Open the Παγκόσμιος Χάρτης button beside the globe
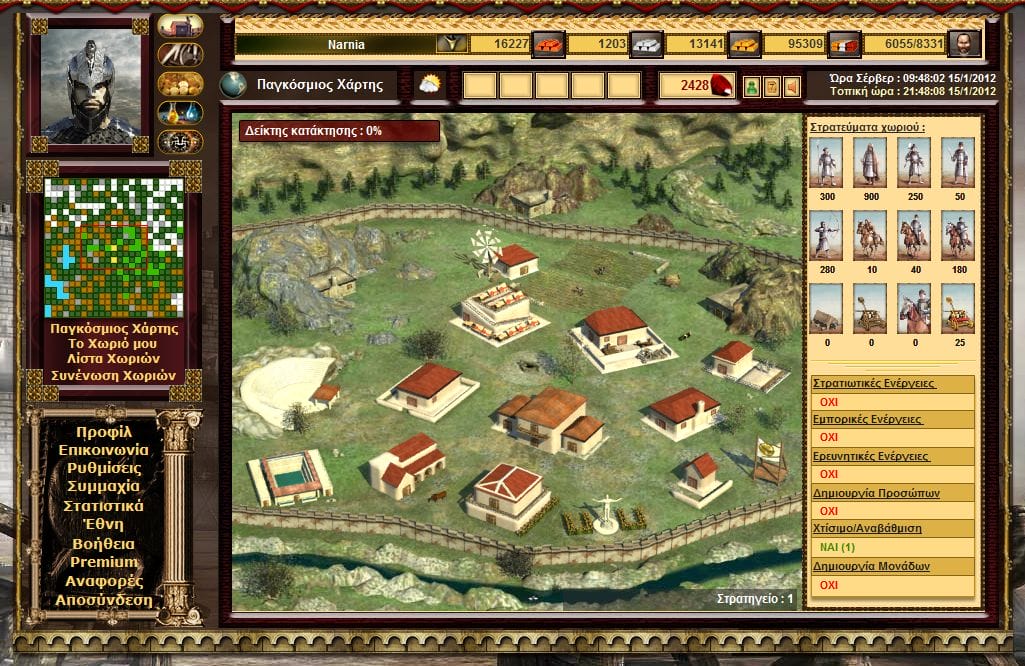This screenshot has width=1025, height=666. (x=319, y=85)
